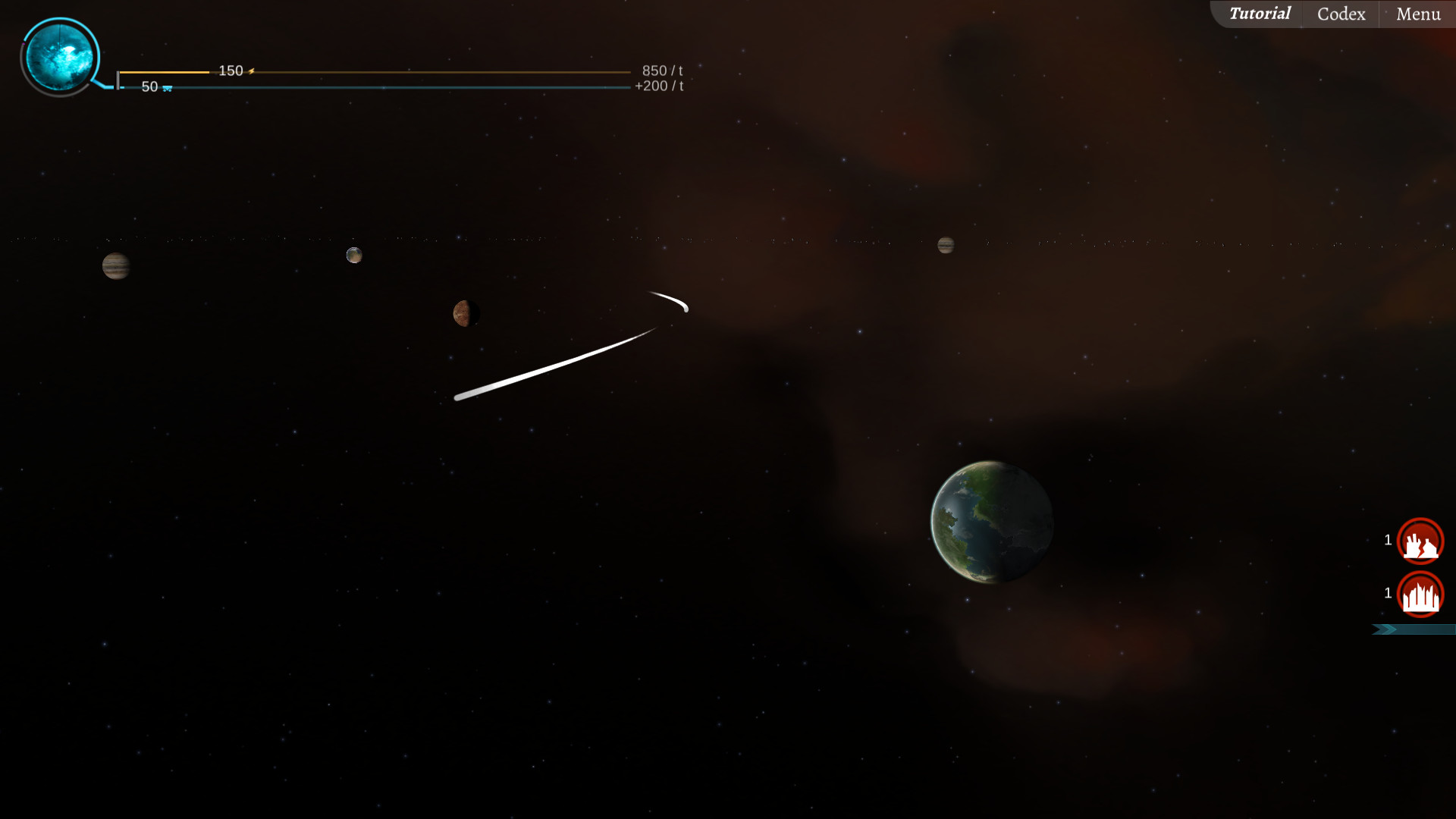Select the striped gas giant on the left
Image resolution: width=1456 pixels, height=819 pixels.
pyautogui.click(x=116, y=267)
